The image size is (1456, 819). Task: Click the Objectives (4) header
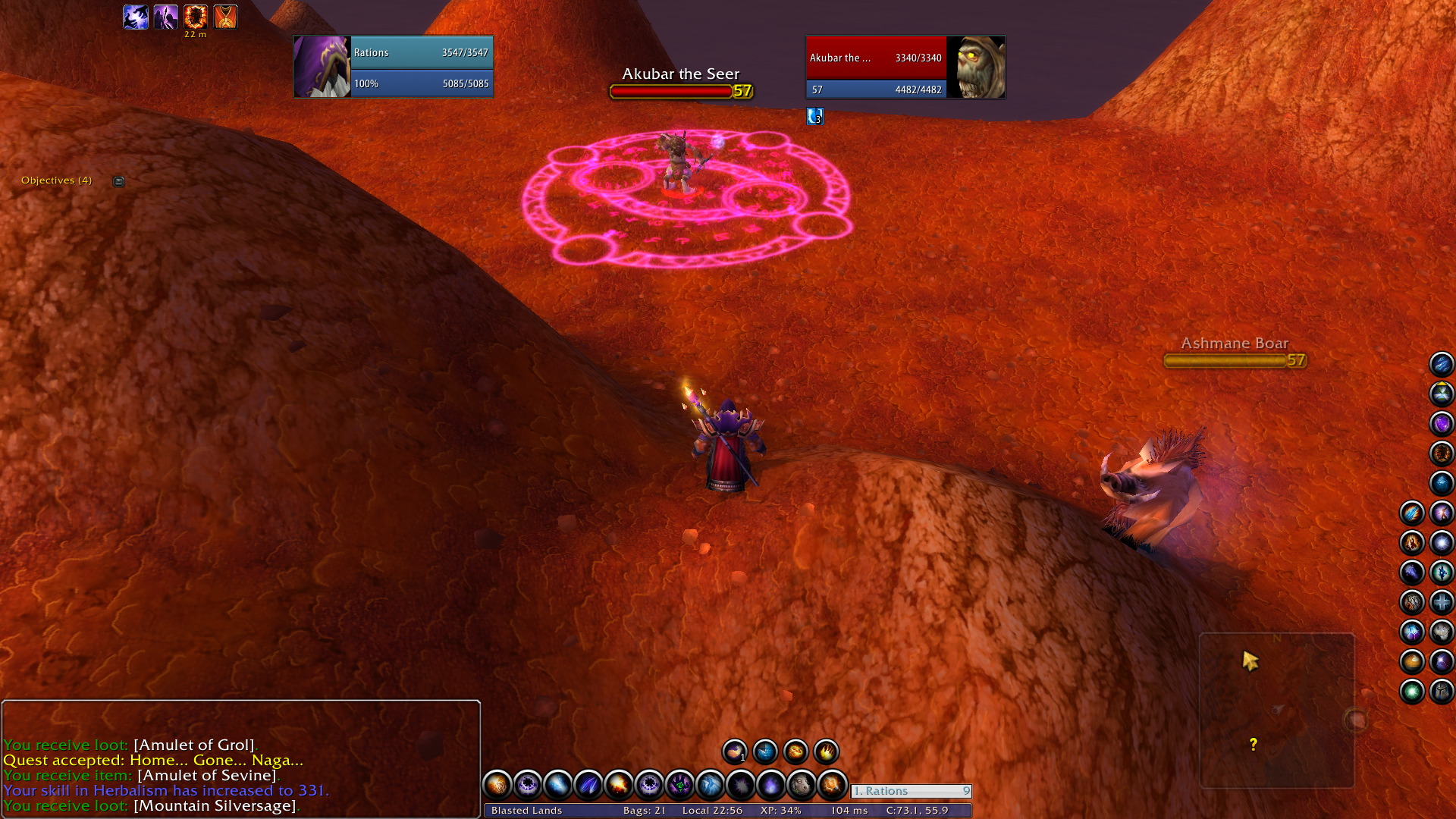56,180
